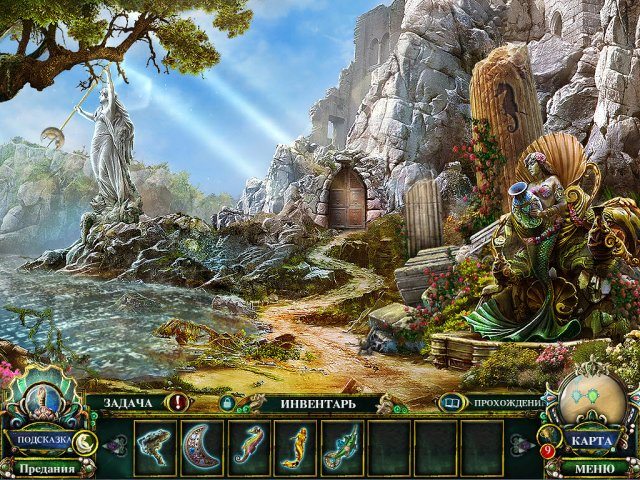Select the golden mermaid figurine item
This screenshot has height=480, width=640.
[x=295, y=447]
